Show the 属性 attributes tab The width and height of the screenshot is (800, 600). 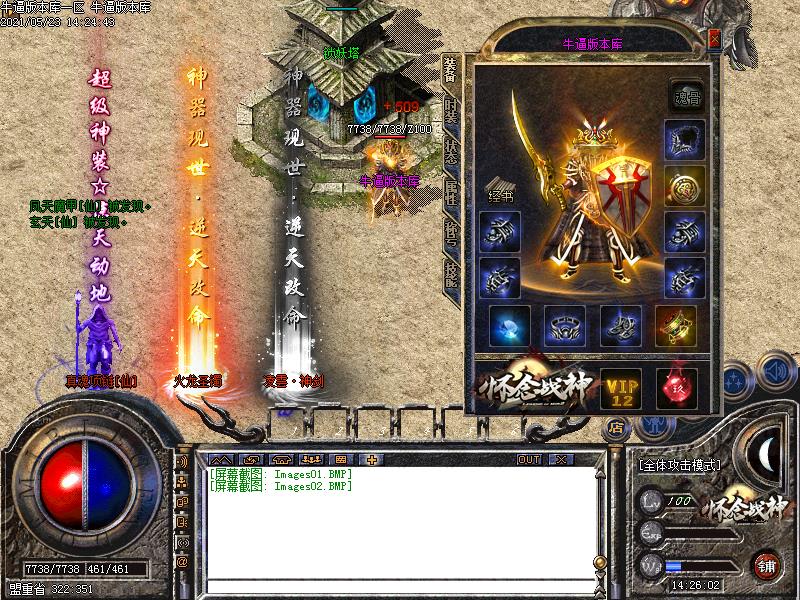pos(451,192)
